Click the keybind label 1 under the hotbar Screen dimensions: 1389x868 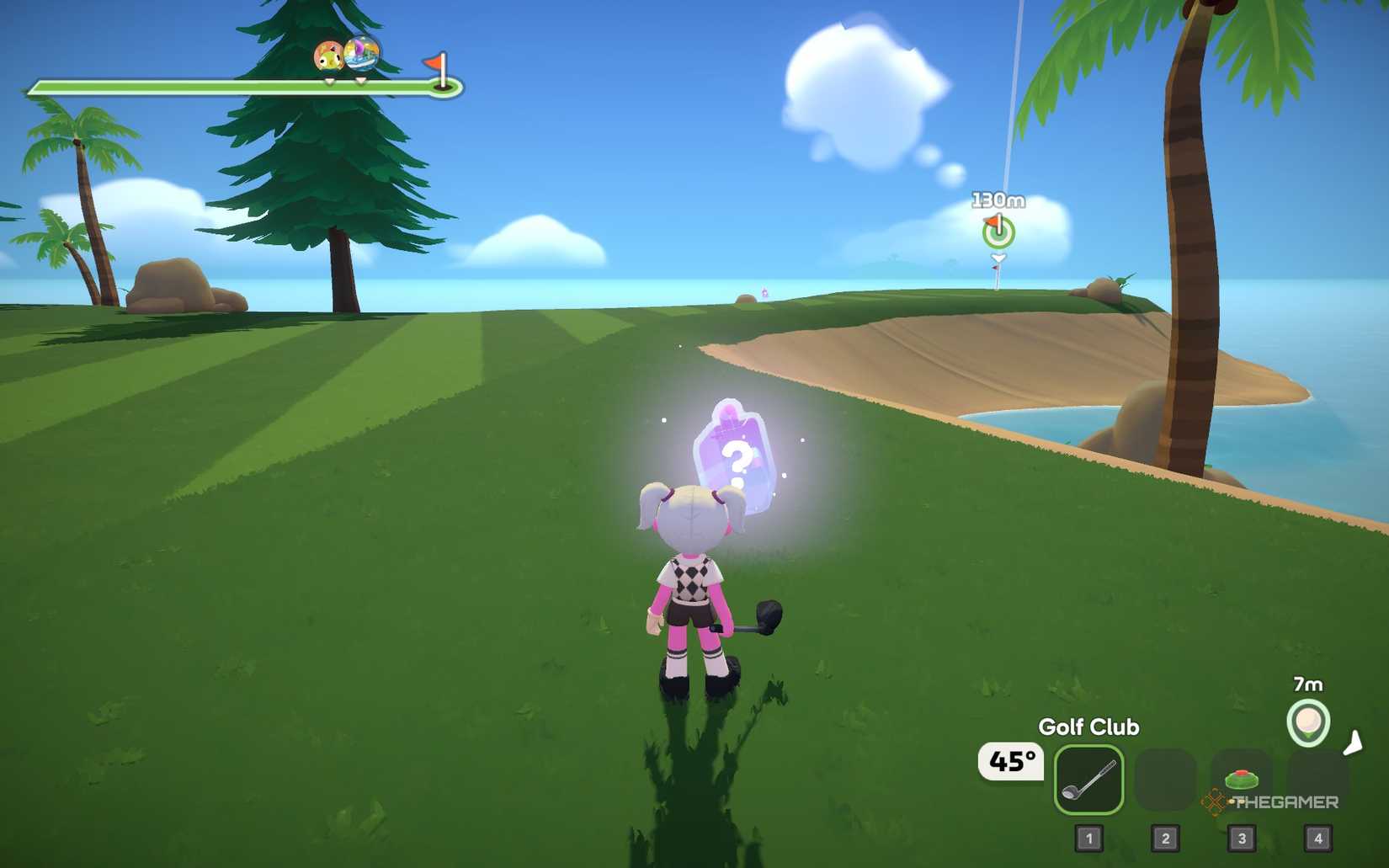(1089, 839)
